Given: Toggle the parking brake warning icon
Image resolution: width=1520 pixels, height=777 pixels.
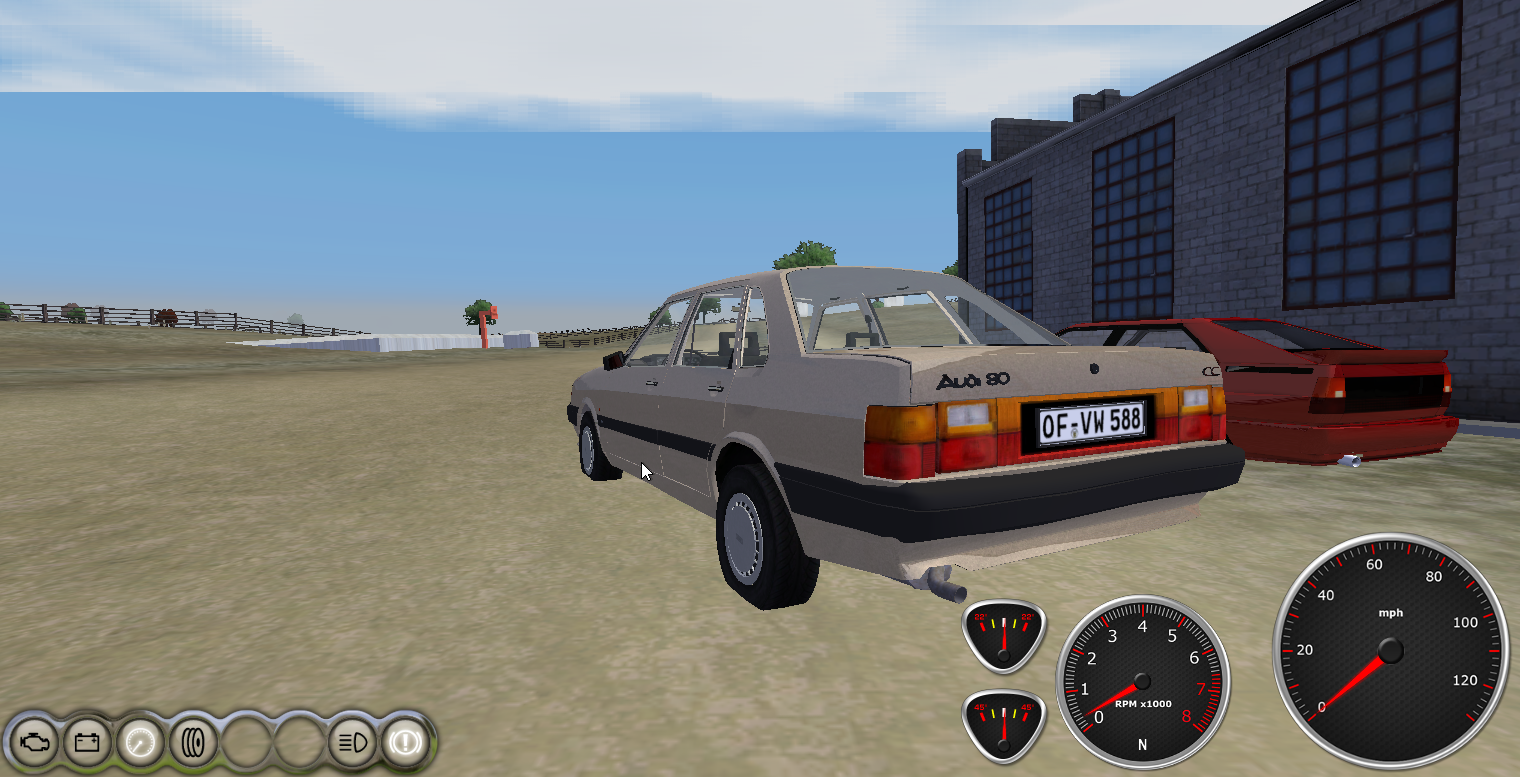Looking at the screenshot, I should point(405,743).
